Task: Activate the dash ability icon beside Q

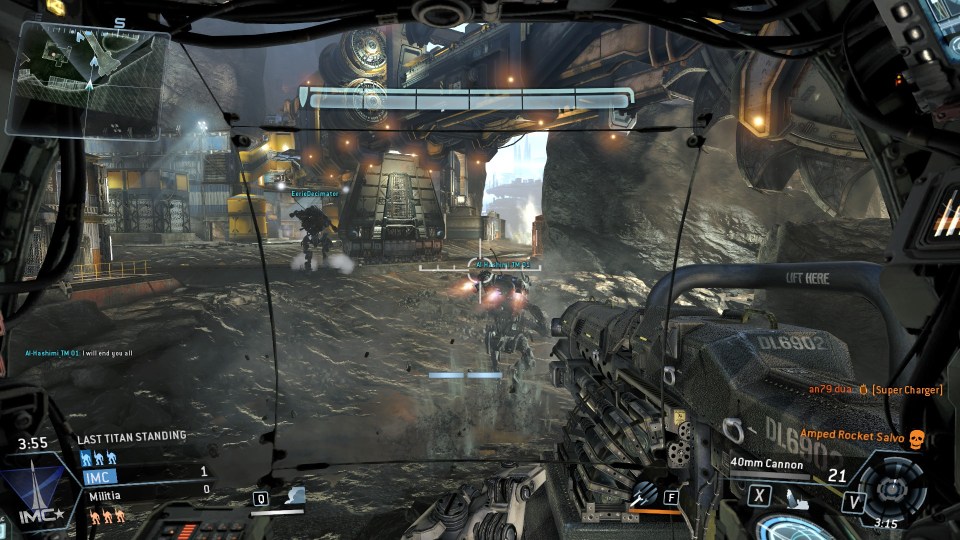Action: (x=294, y=496)
